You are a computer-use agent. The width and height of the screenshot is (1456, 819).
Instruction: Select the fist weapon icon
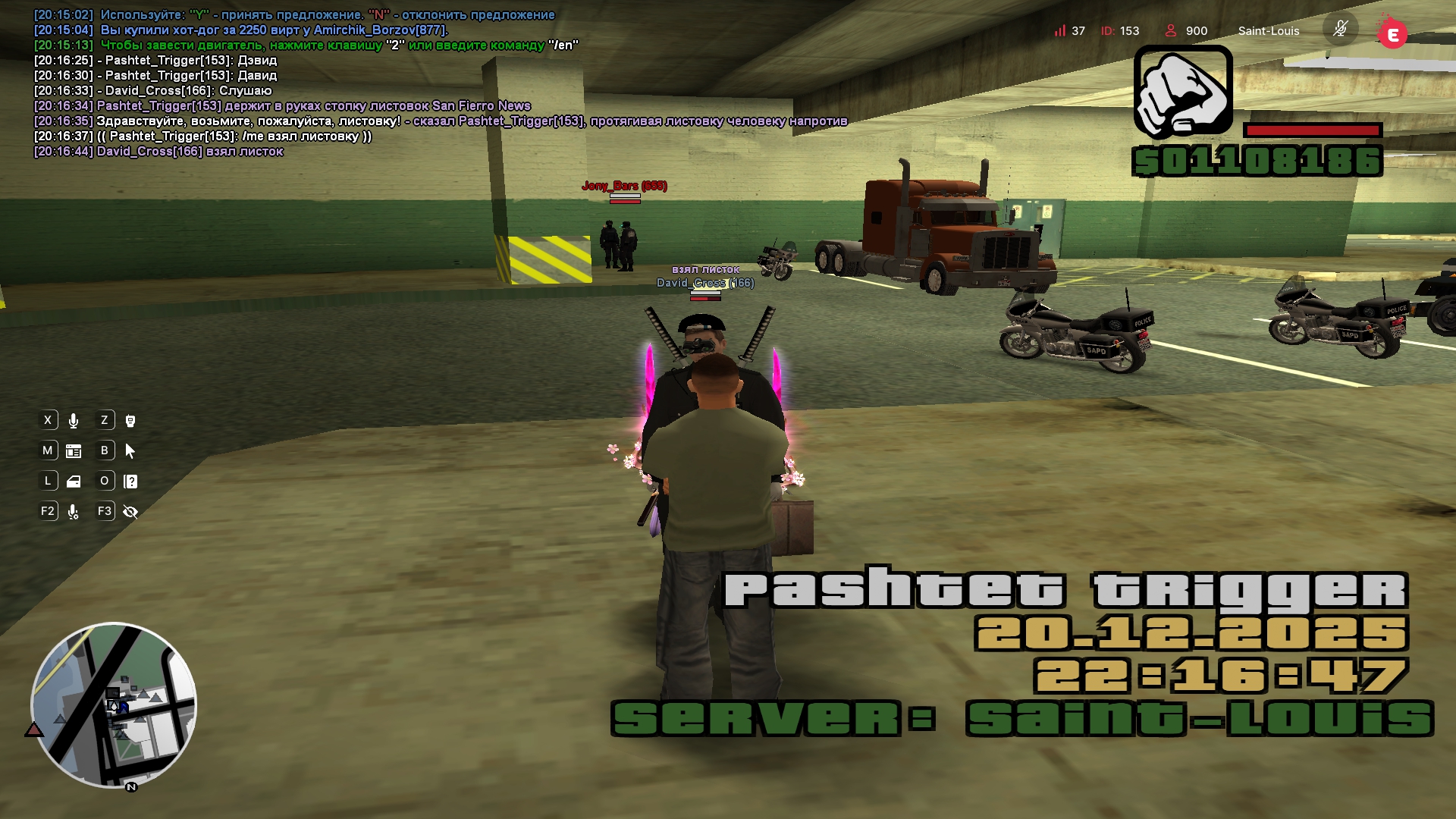(x=1183, y=92)
